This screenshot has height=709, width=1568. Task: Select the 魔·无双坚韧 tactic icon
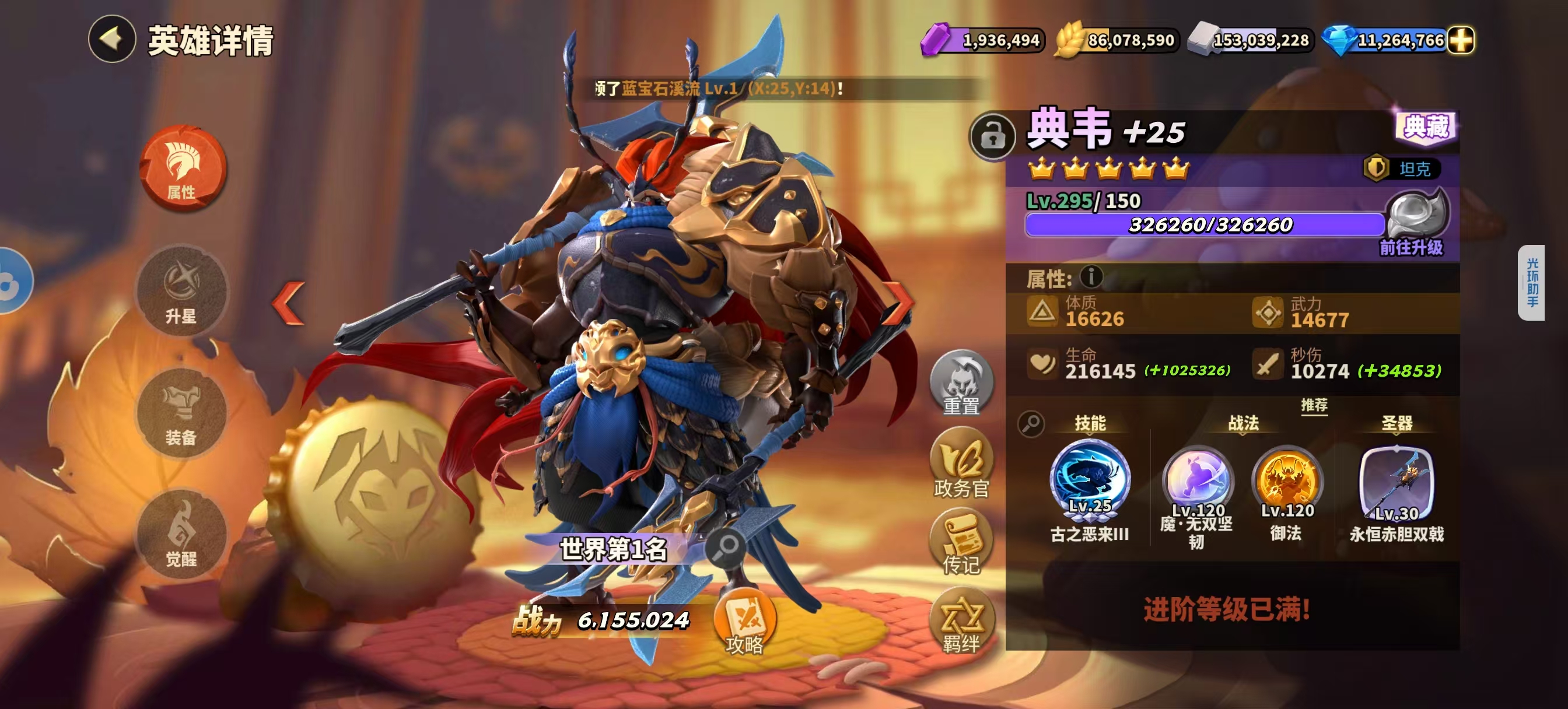point(1196,481)
